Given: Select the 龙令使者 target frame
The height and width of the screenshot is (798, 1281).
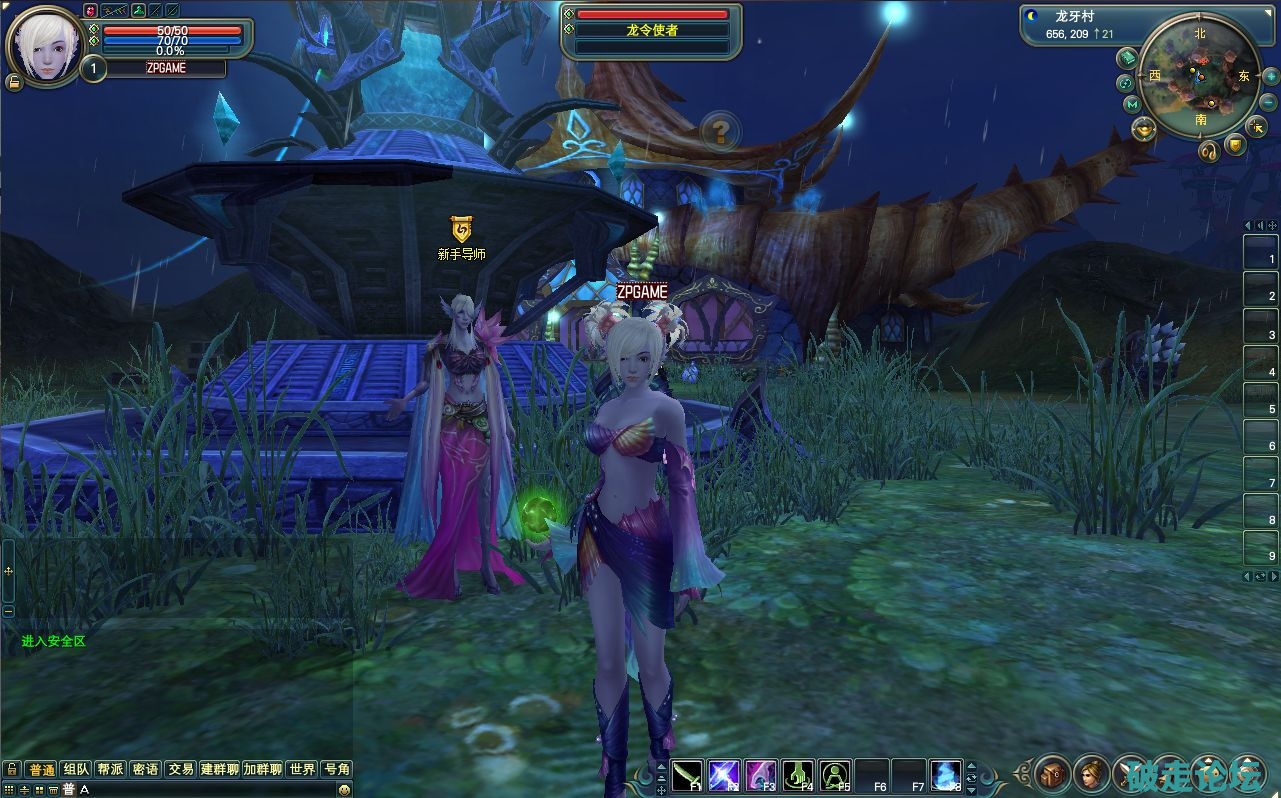Looking at the screenshot, I should point(652,30).
